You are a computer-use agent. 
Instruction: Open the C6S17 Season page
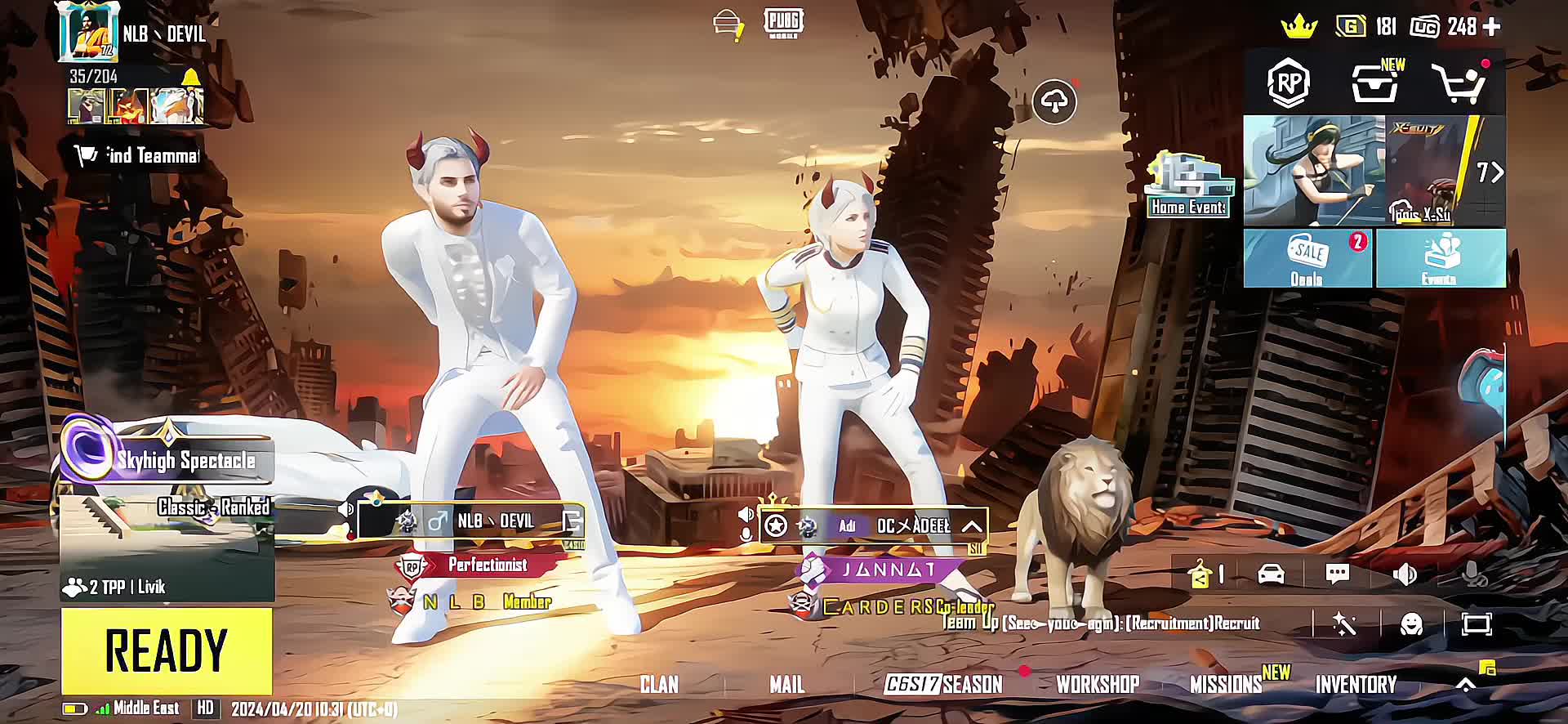coord(944,684)
